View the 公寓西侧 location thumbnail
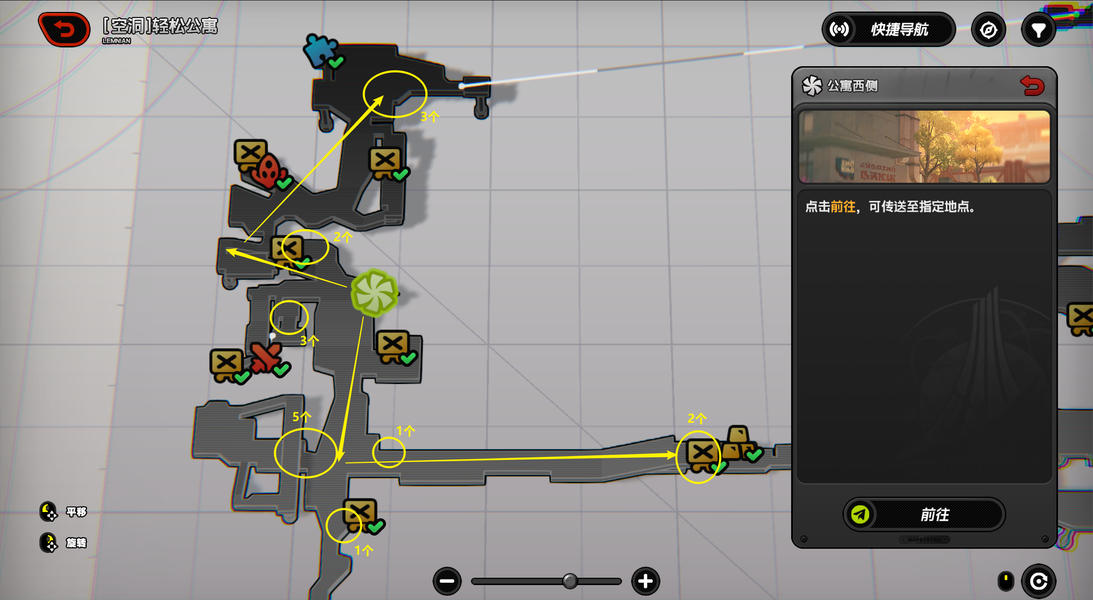1093x600 pixels. click(x=924, y=146)
